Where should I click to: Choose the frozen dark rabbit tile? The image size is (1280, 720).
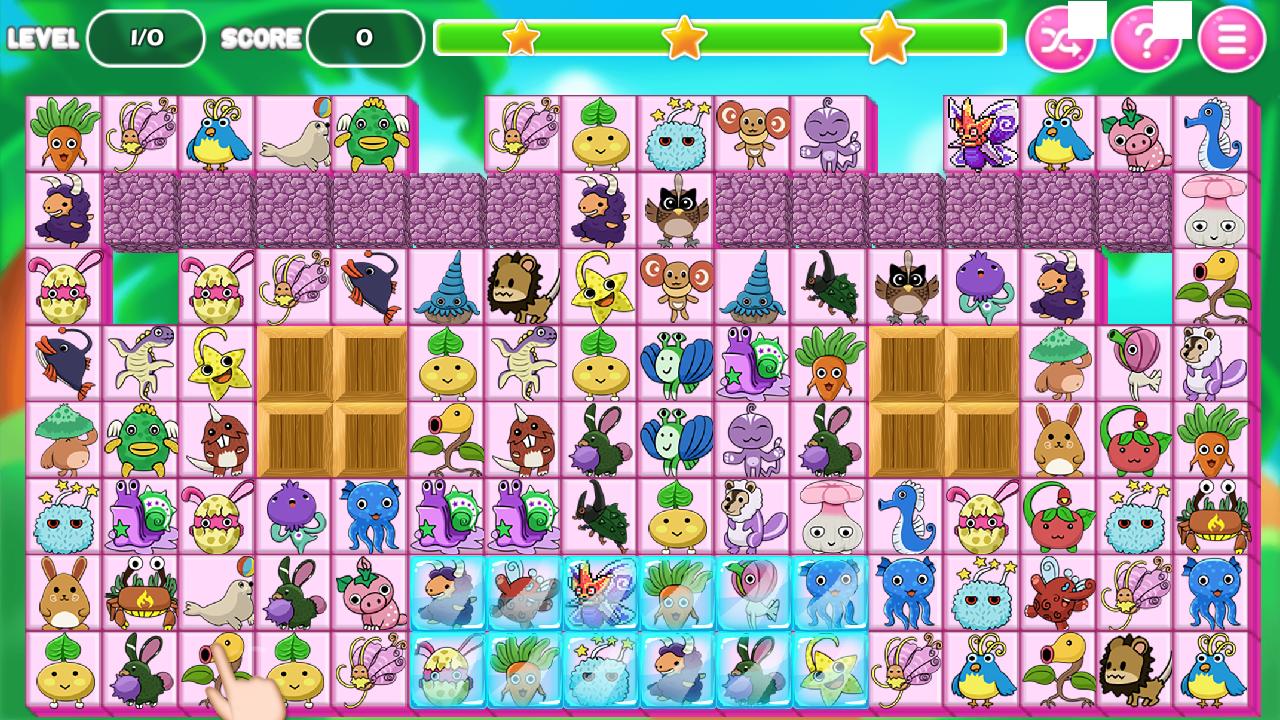(753, 669)
